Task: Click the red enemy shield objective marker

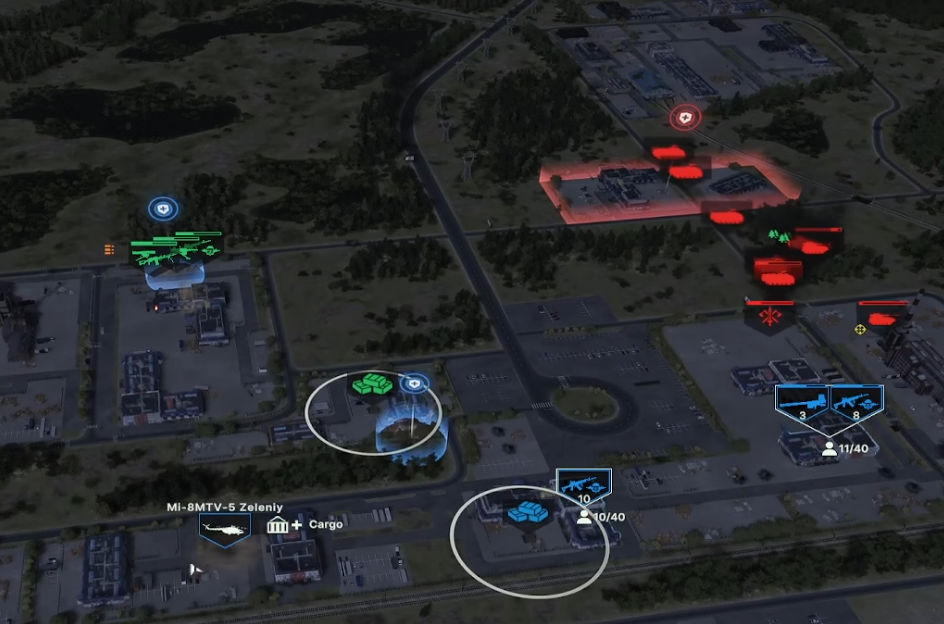Action: (684, 118)
